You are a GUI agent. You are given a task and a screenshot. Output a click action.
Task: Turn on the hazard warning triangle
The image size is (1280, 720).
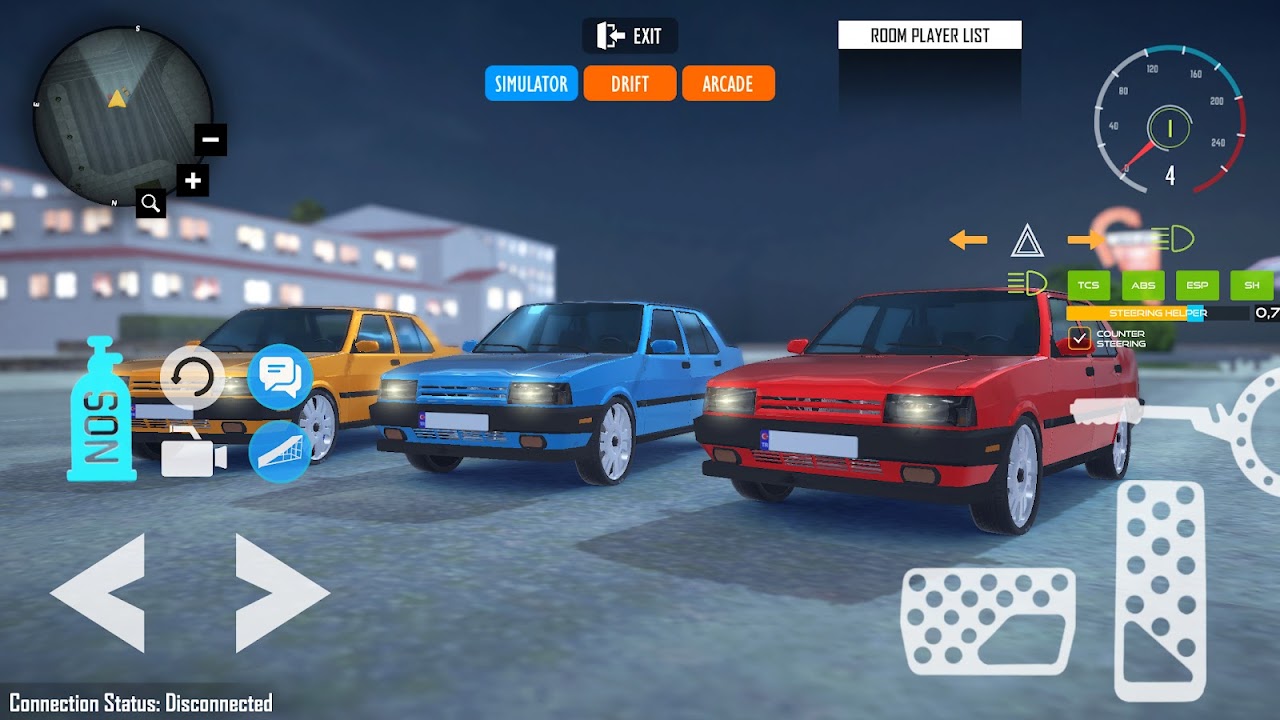[x=1027, y=241]
